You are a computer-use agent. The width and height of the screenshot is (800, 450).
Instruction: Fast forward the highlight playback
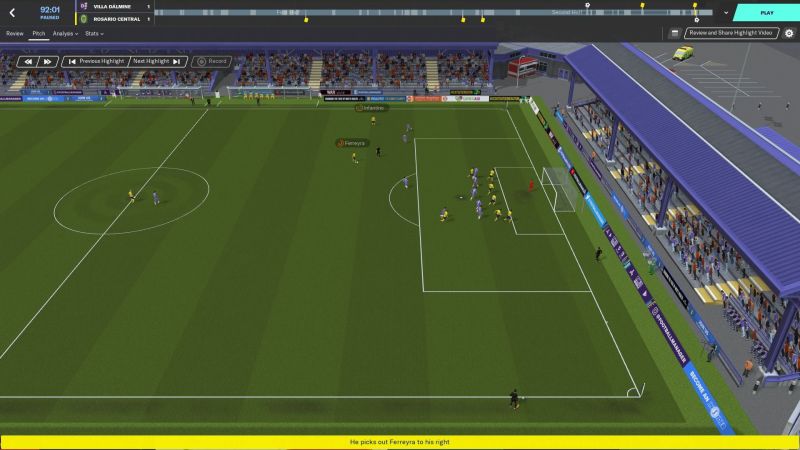tap(47, 61)
